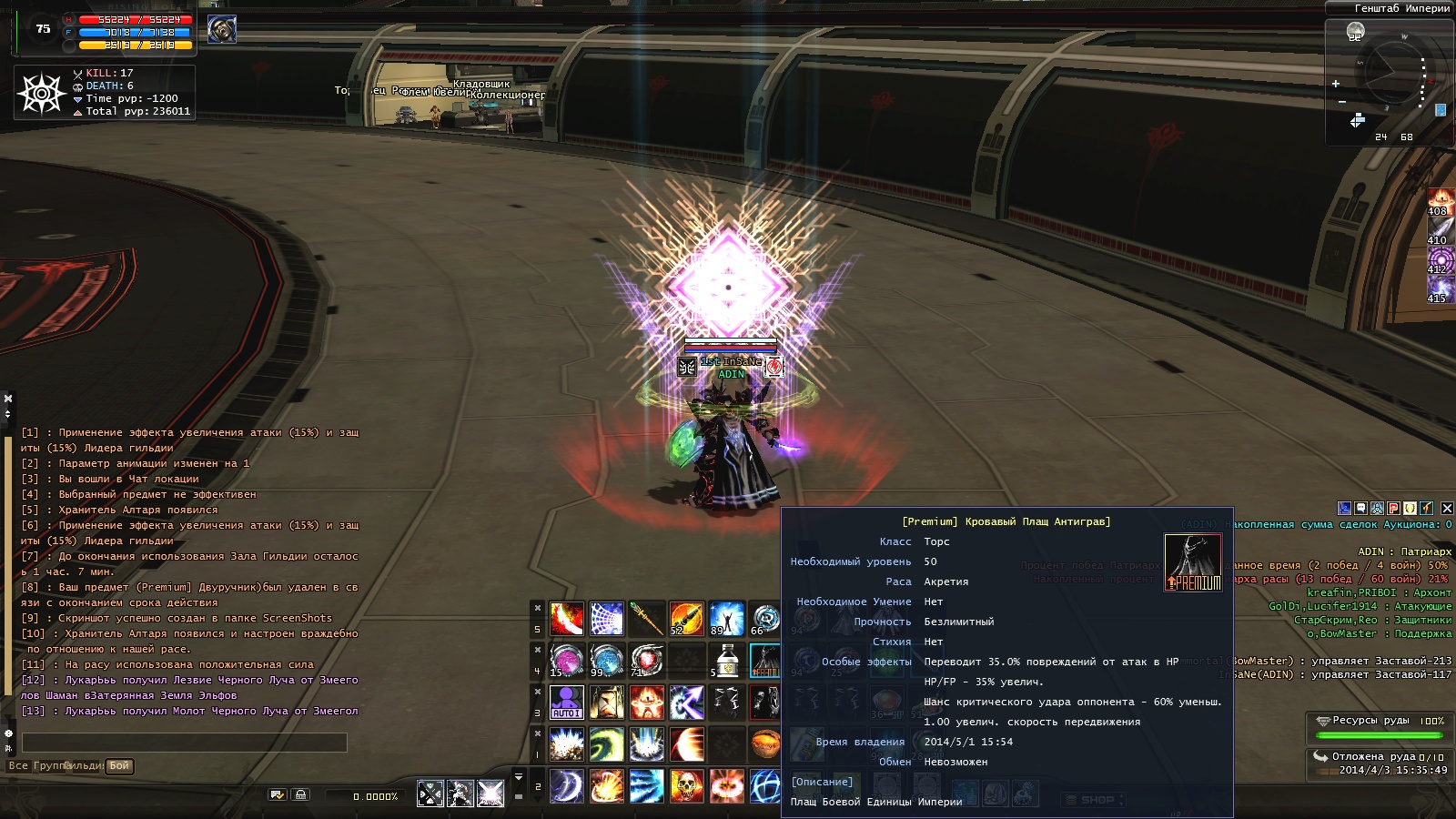Activate the AUTO I skill icon

coord(566,702)
